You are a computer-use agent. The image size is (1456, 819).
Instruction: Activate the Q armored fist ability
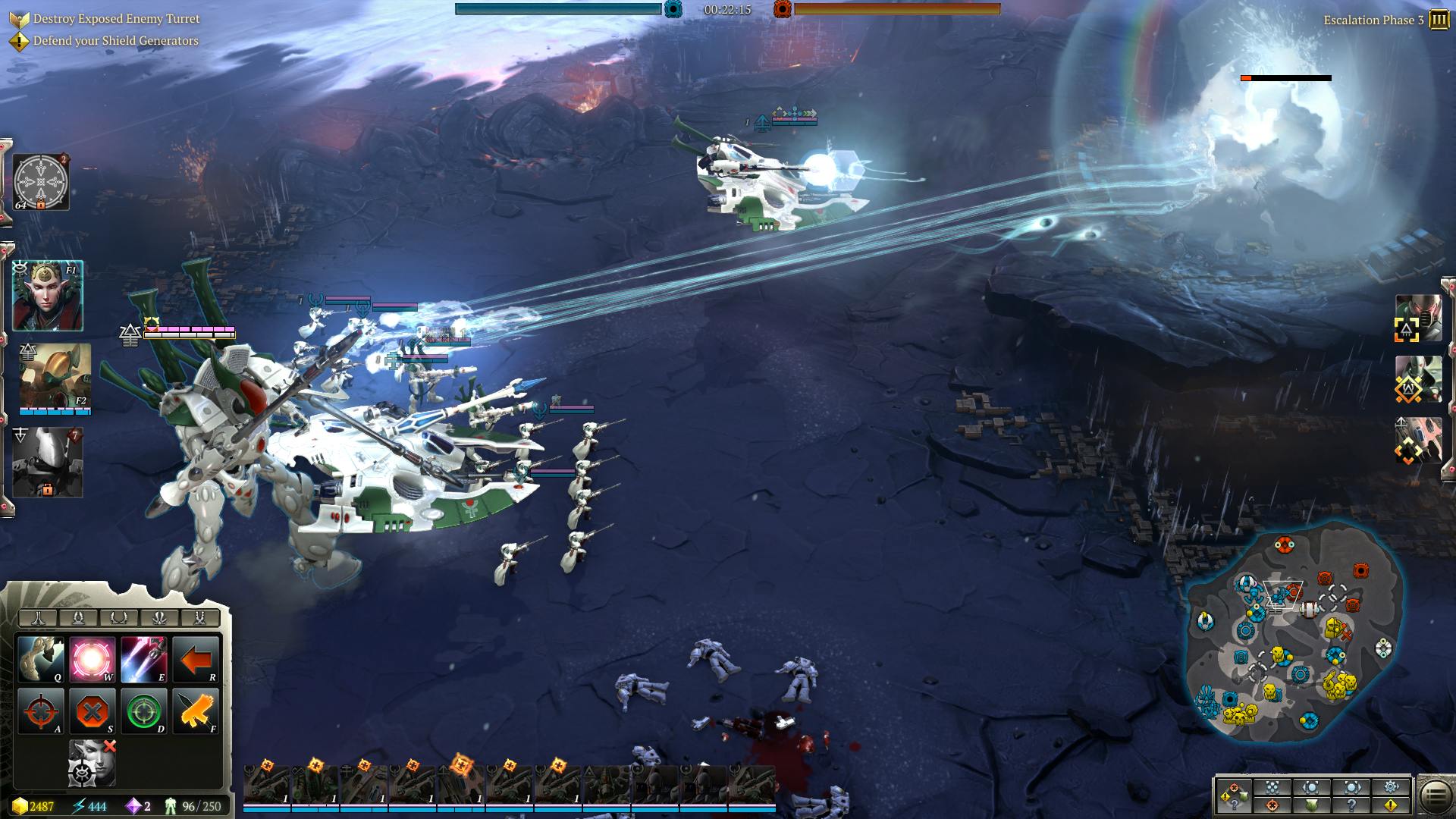42,658
